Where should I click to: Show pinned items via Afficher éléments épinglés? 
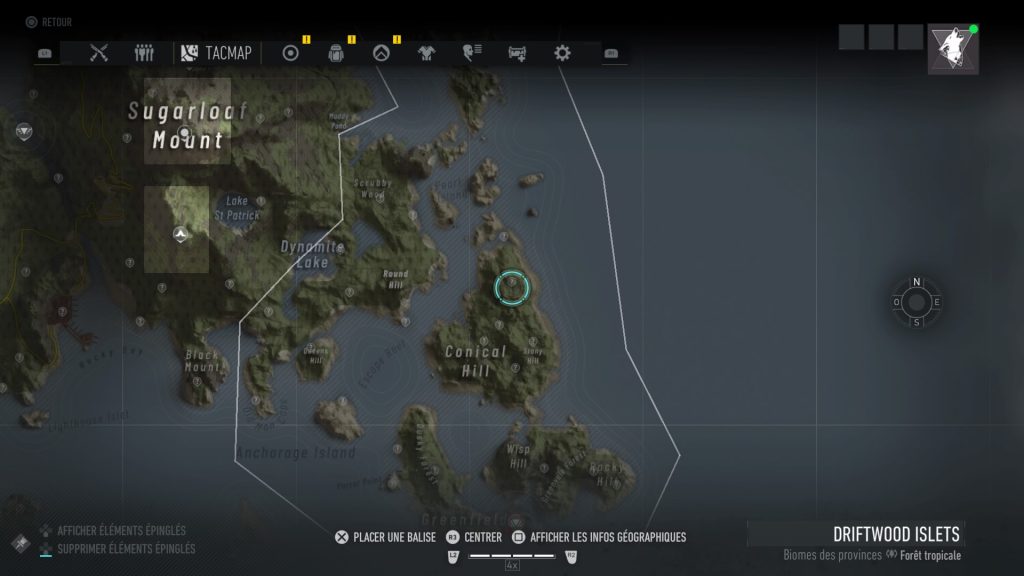(x=121, y=531)
